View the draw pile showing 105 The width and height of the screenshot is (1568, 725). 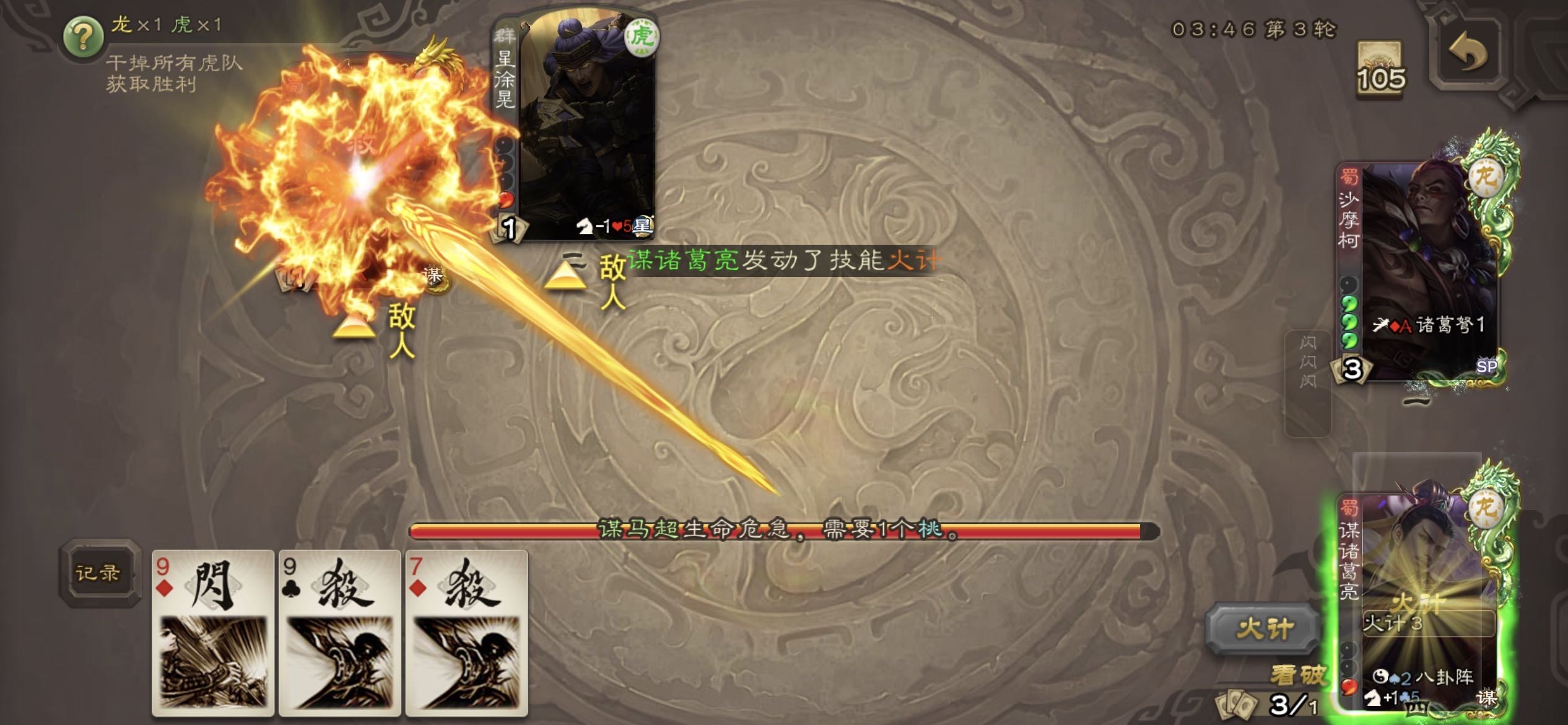[x=1380, y=69]
